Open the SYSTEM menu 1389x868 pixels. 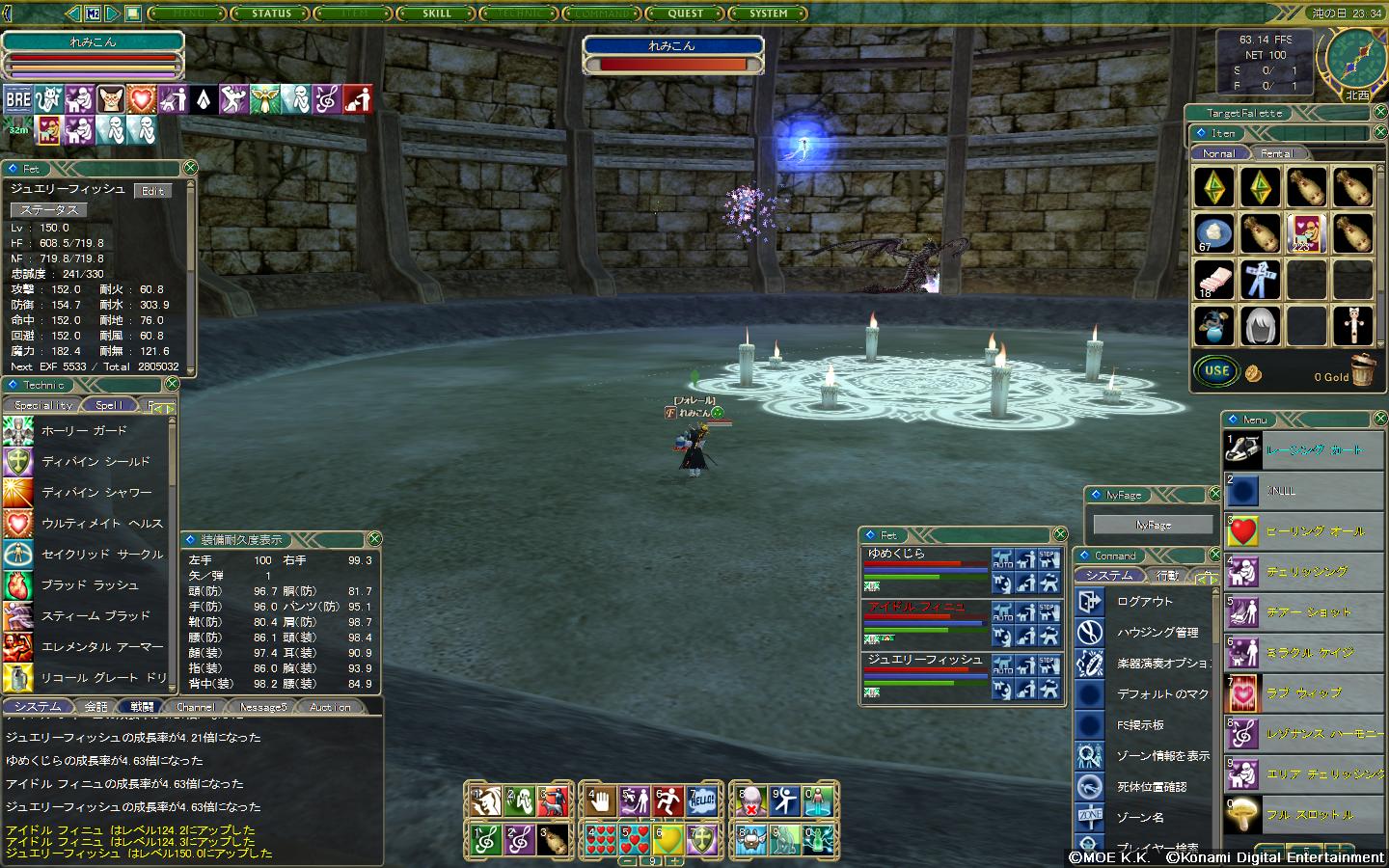pos(769,14)
